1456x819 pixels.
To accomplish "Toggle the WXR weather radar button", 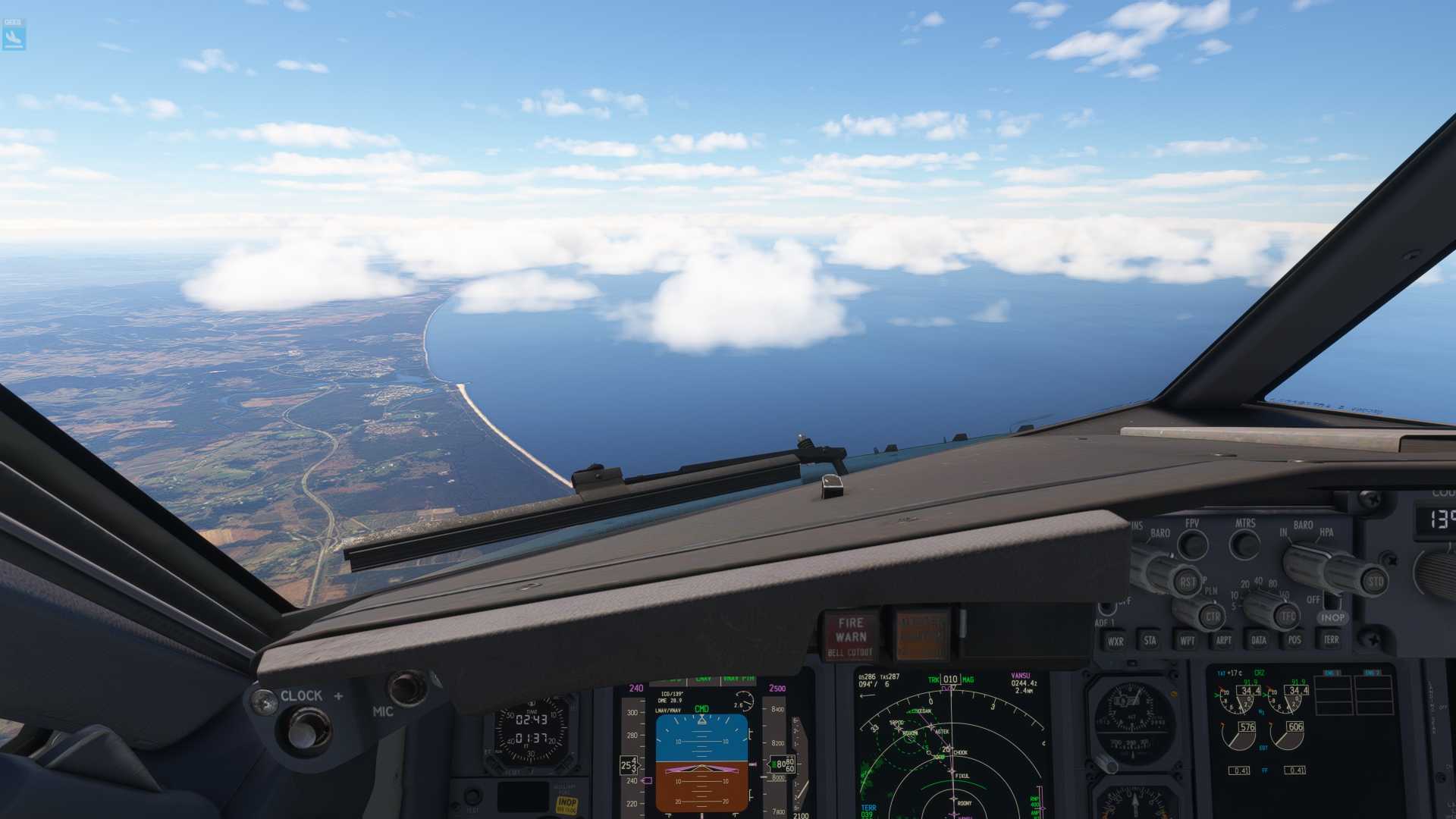I will (1115, 641).
